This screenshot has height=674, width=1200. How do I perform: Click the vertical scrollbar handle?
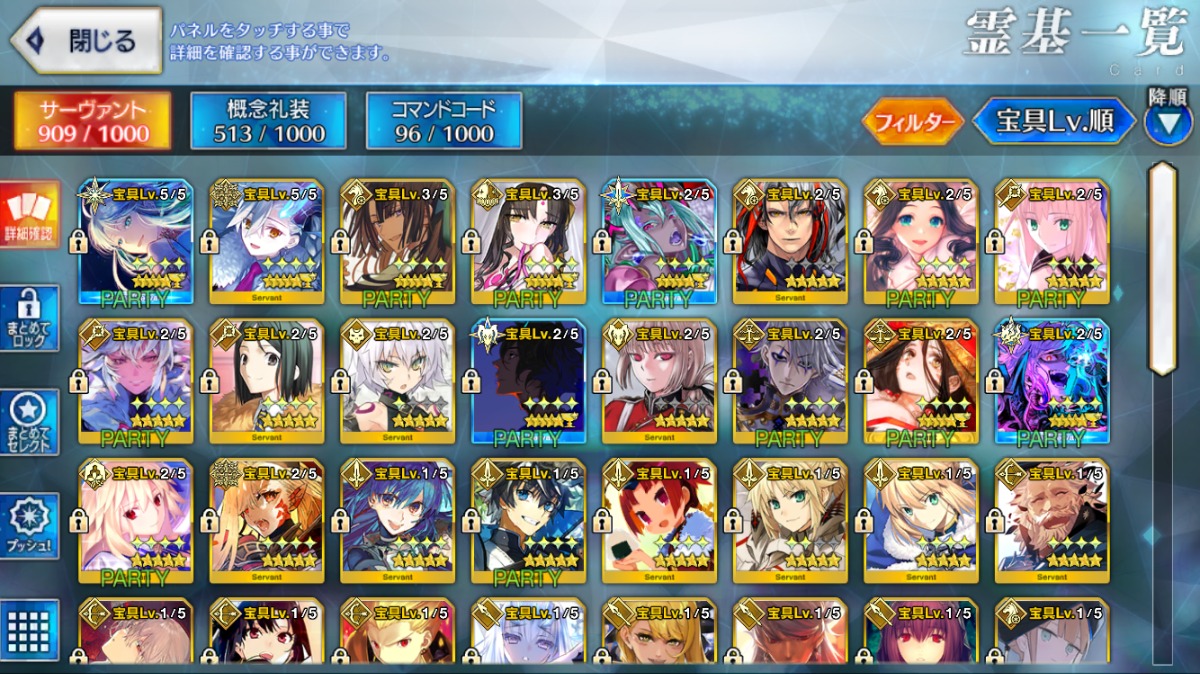[x=1161, y=268]
